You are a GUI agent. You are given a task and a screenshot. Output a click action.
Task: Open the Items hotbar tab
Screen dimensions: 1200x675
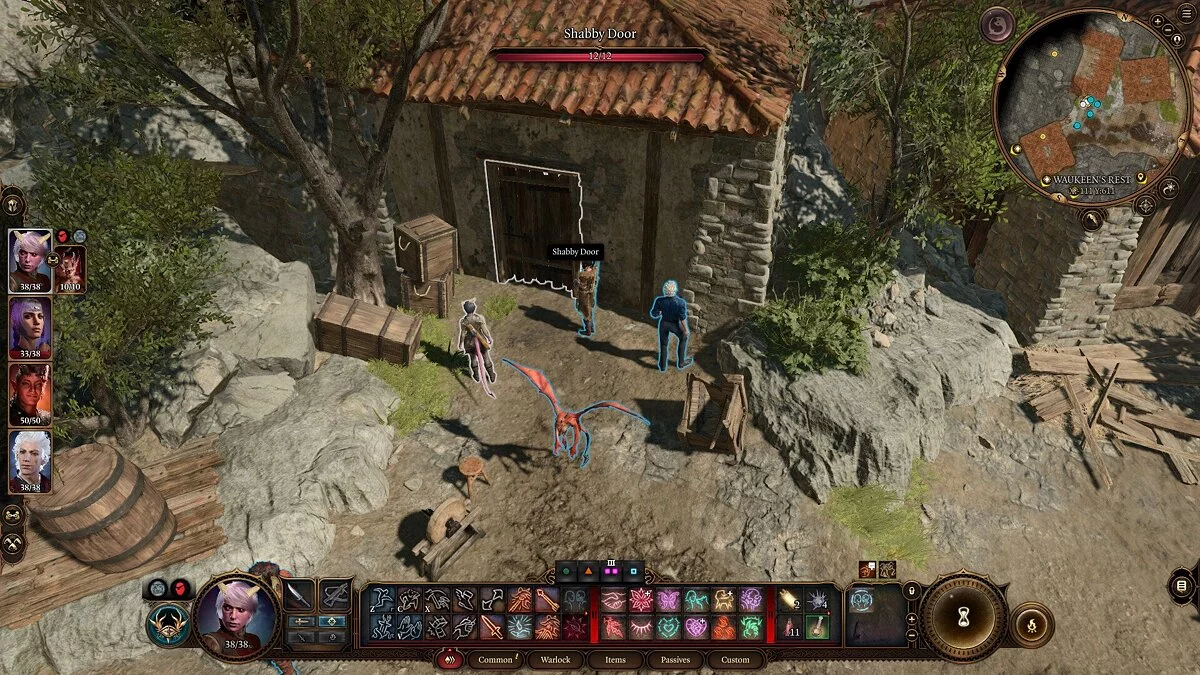[615, 660]
